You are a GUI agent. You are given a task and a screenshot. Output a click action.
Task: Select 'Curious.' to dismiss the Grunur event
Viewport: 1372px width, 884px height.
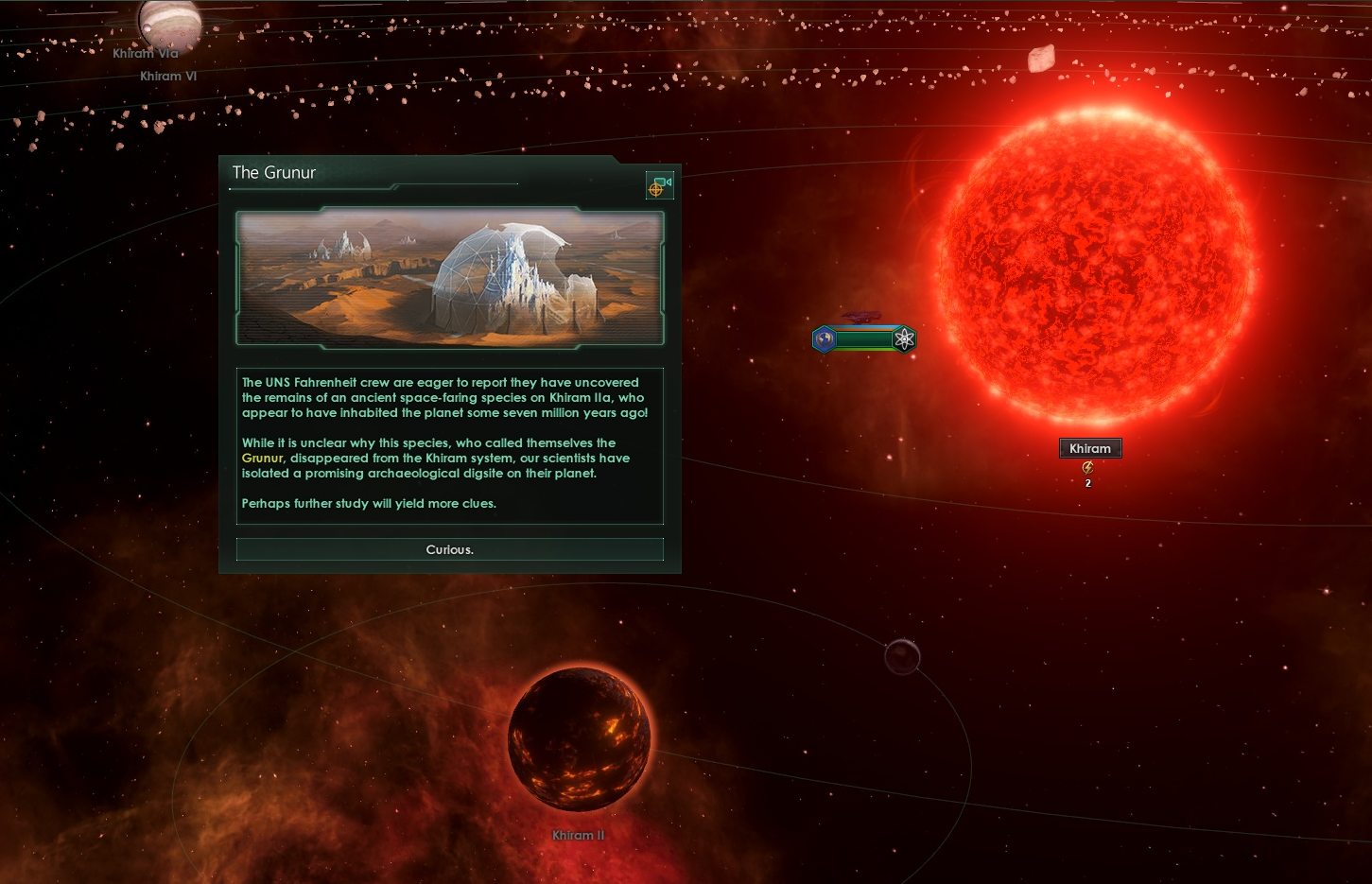pyautogui.click(x=449, y=549)
